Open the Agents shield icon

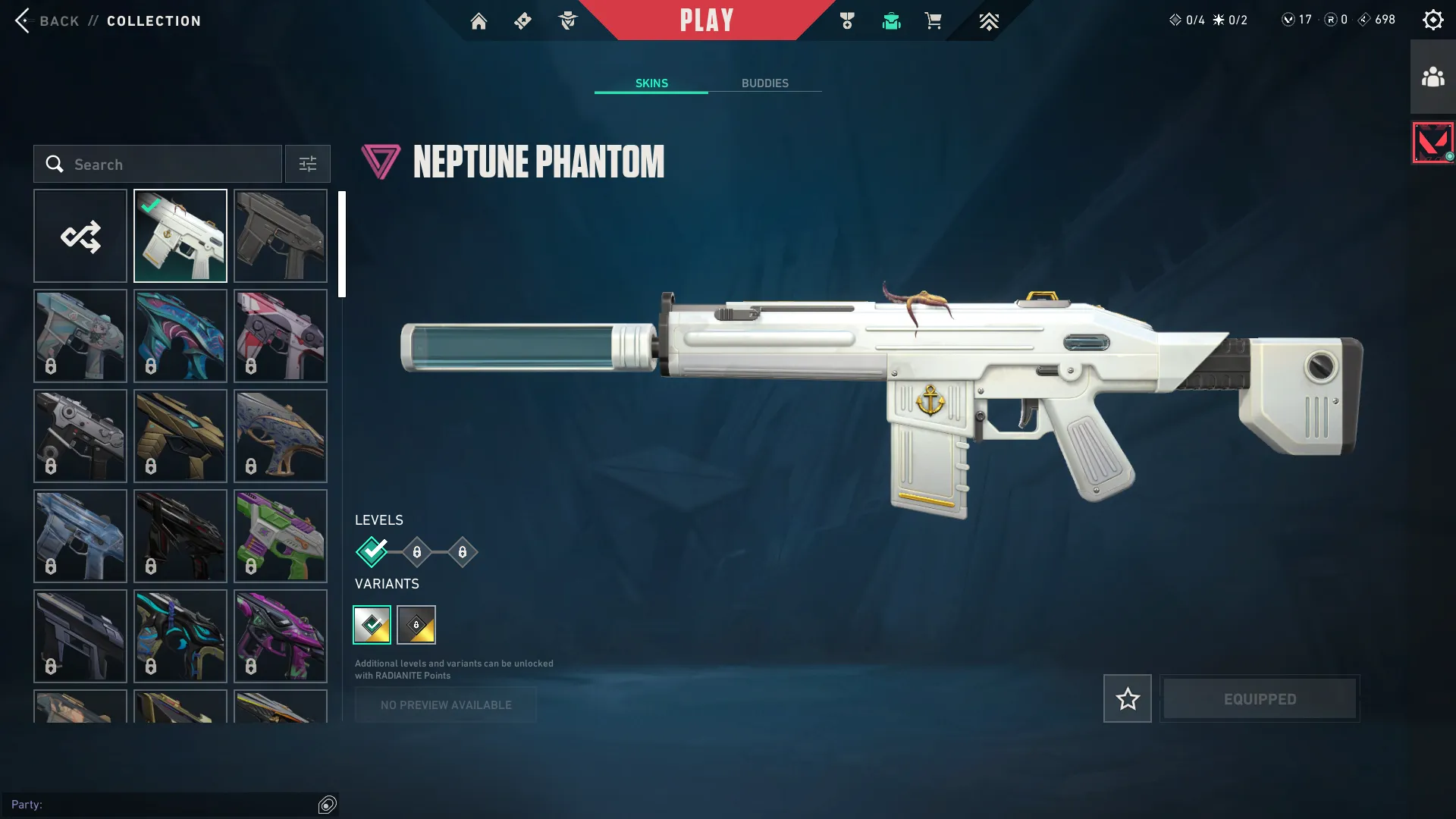568,21
